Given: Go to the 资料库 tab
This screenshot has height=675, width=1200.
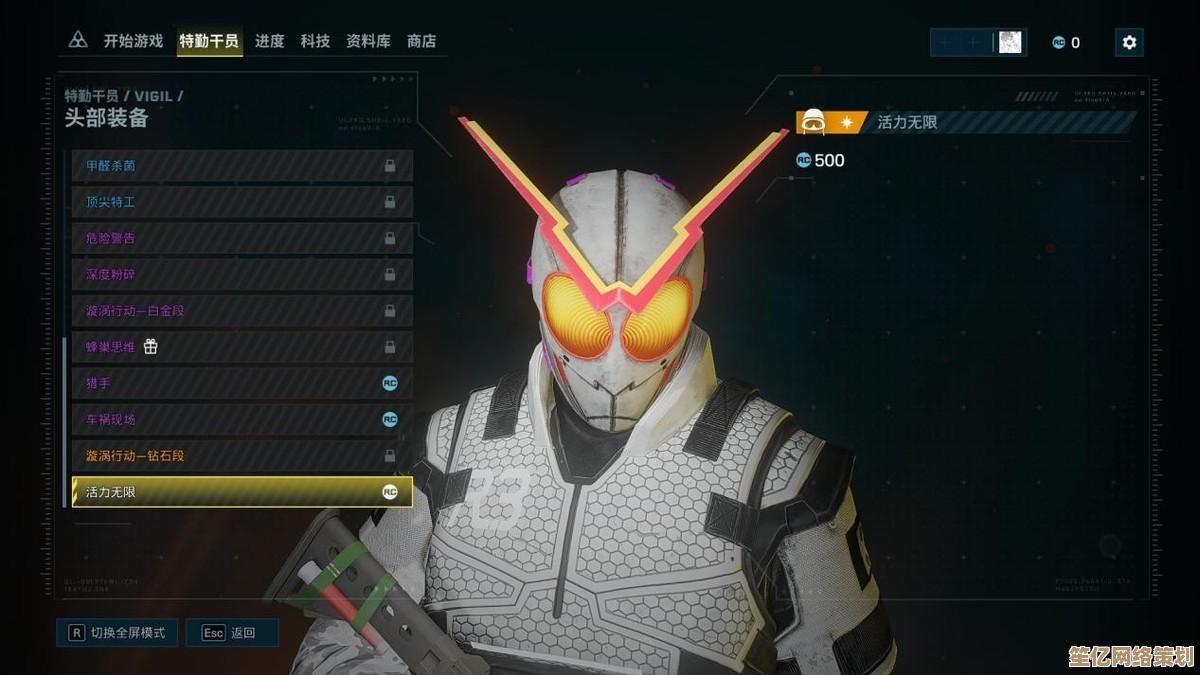Looking at the screenshot, I should [x=368, y=41].
